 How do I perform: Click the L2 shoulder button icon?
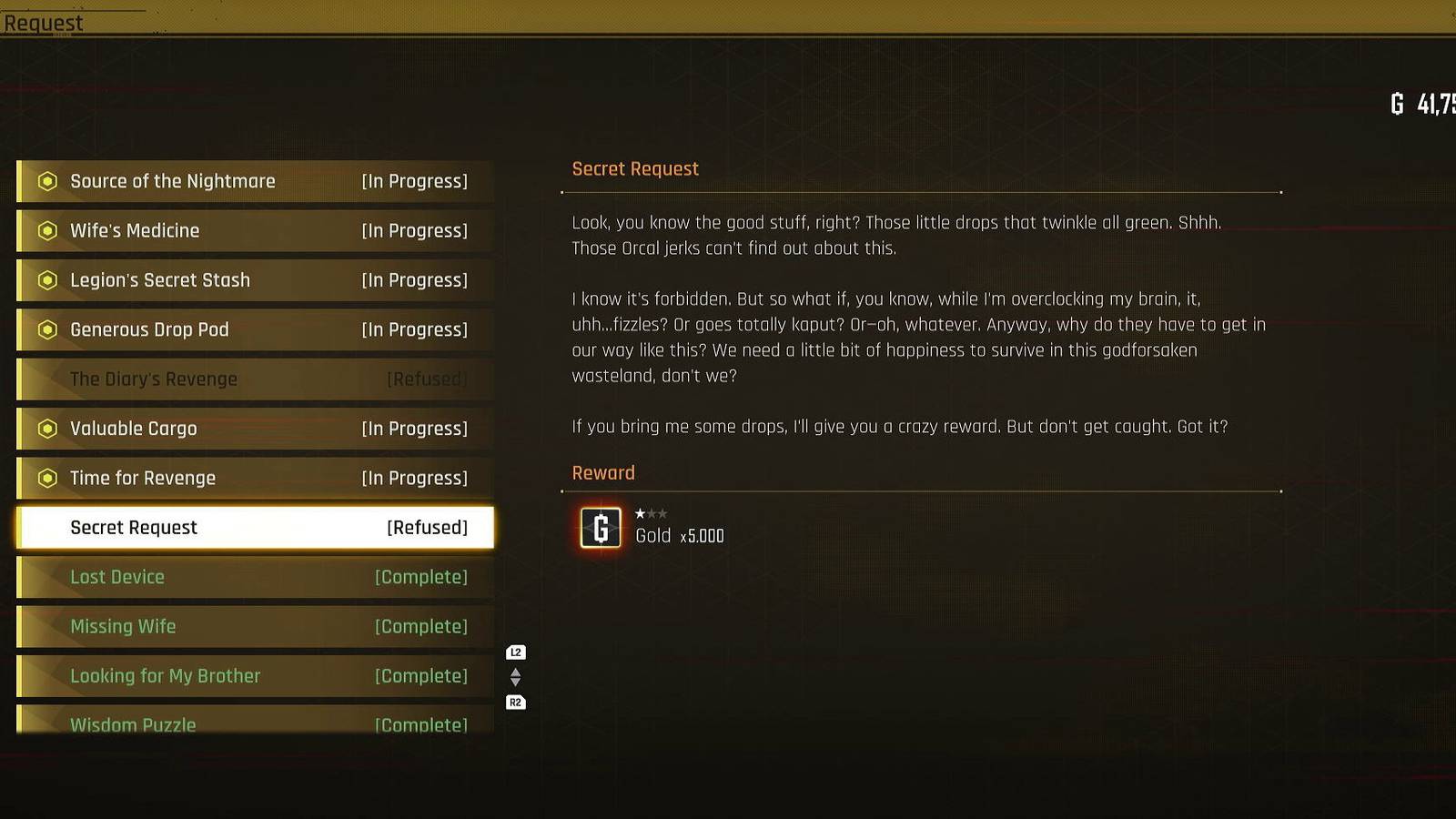(x=515, y=652)
